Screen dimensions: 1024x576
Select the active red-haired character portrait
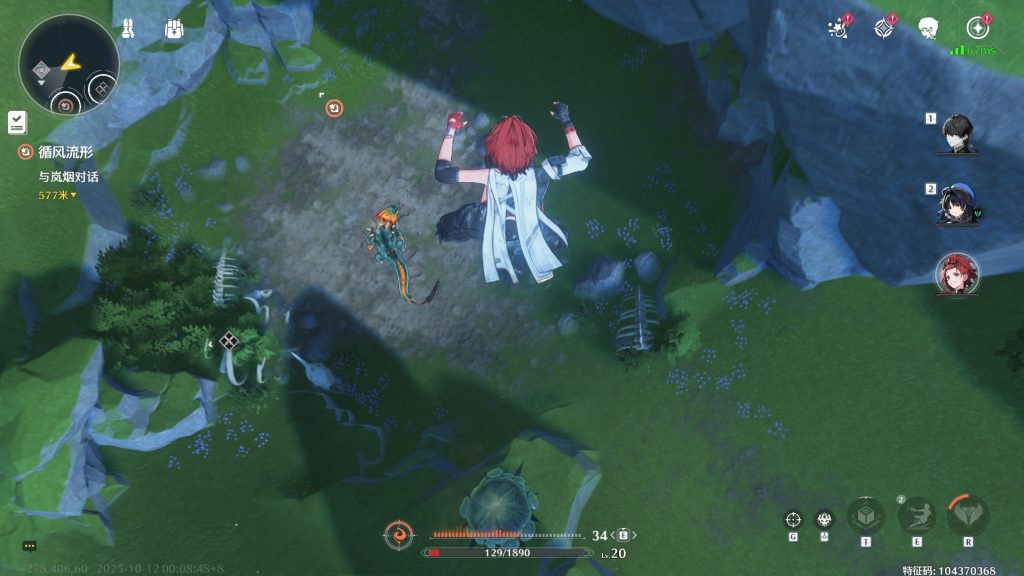tap(957, 274)
